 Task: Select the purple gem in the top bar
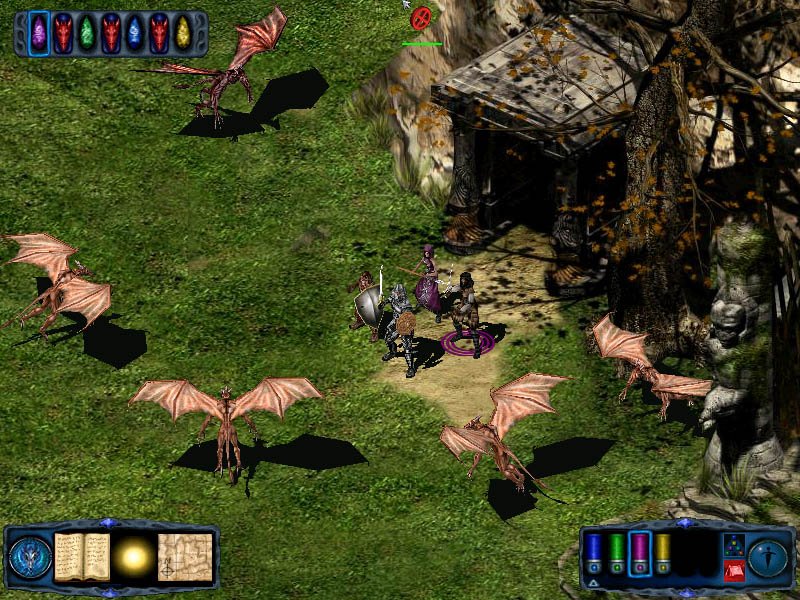point(39,33)
